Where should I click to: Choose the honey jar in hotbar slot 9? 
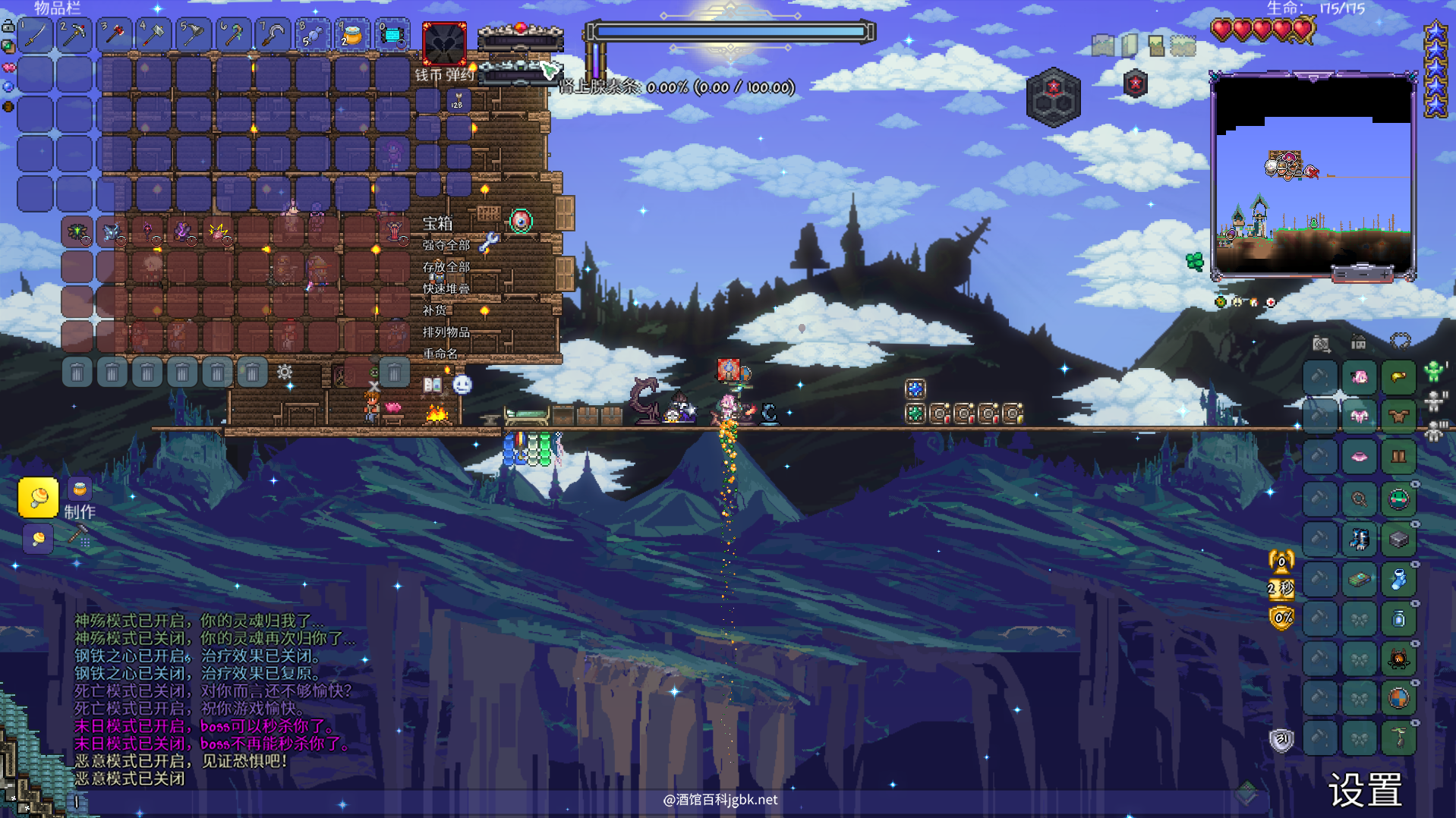coord(352,35)
